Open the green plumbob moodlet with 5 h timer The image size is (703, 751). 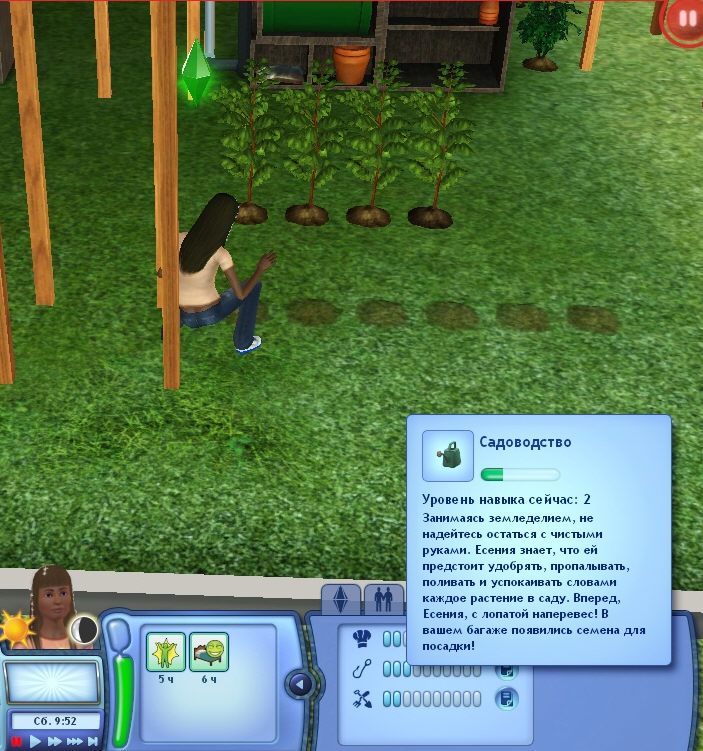[x=163, y=653]
